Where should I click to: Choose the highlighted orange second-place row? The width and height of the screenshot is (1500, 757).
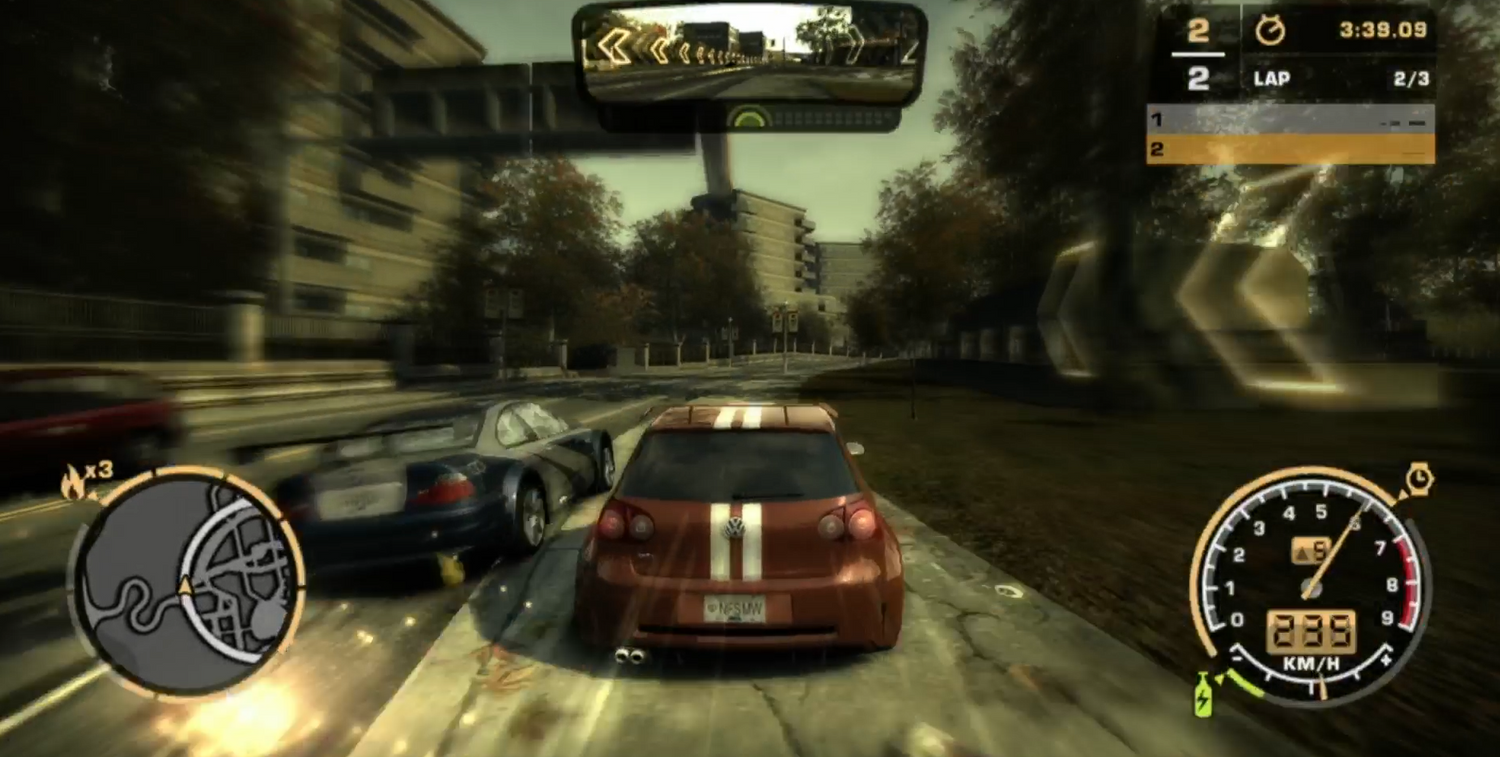click(1290, 149)
